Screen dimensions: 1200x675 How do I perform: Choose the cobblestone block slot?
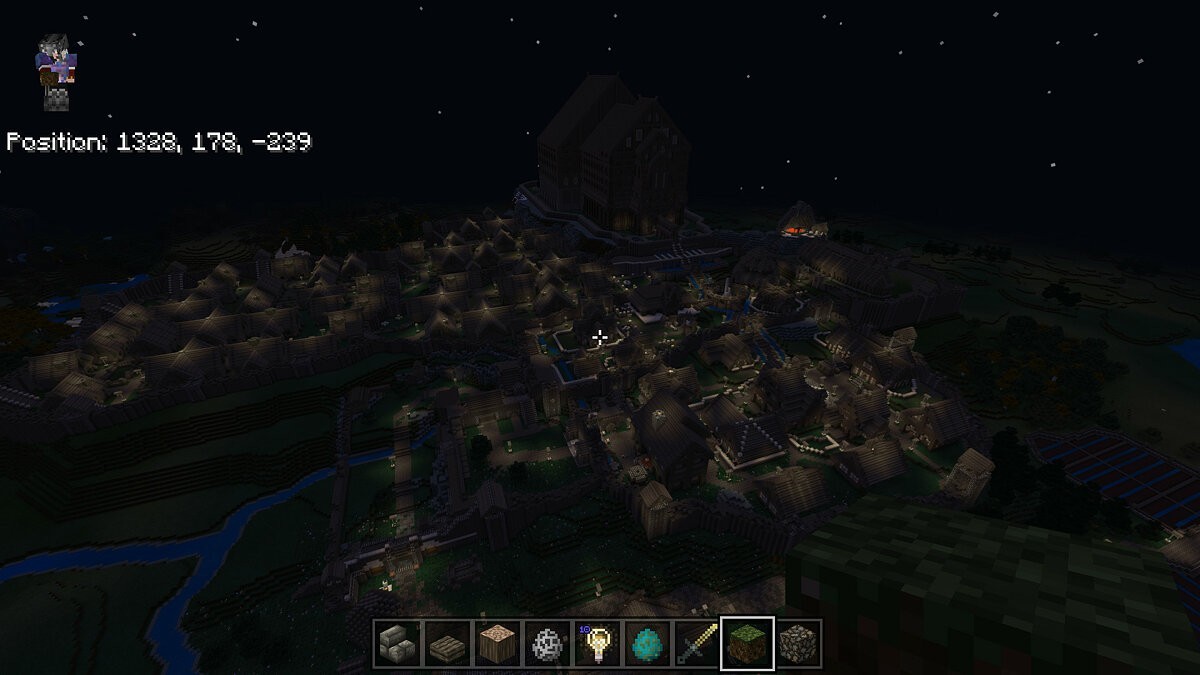point(797,643)
